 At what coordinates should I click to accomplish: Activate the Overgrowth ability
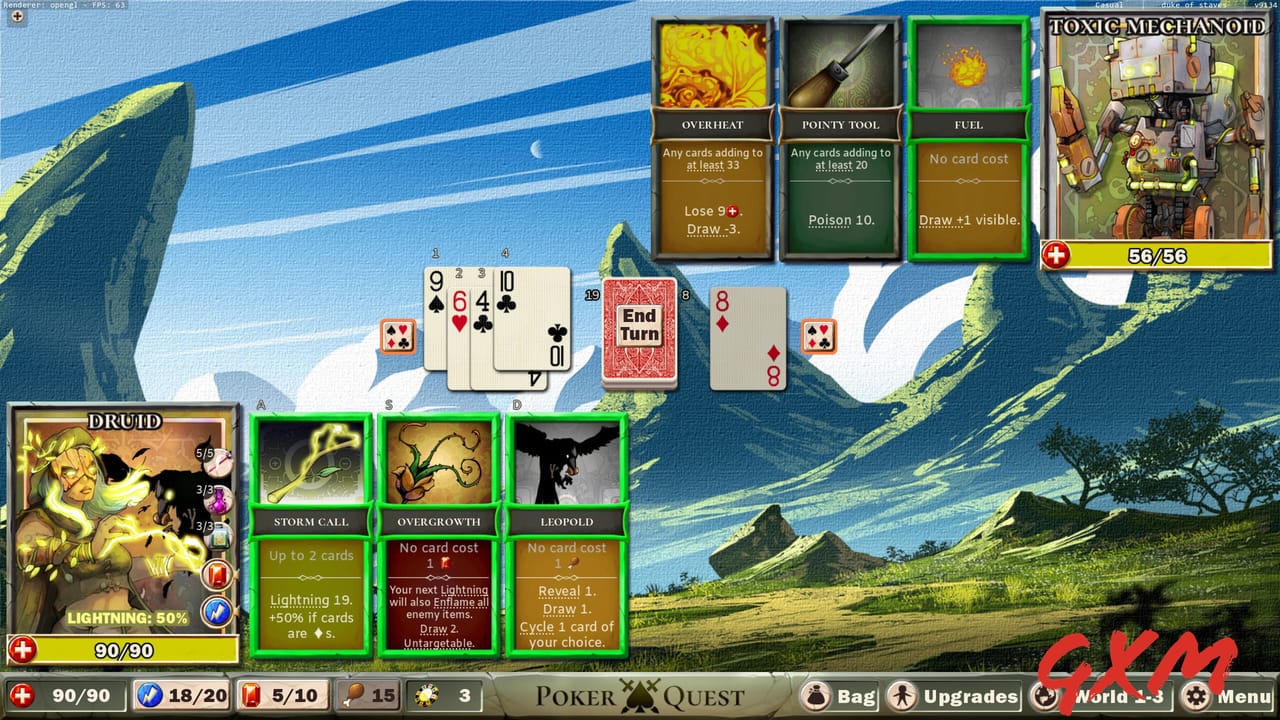(x=438, y=530)
